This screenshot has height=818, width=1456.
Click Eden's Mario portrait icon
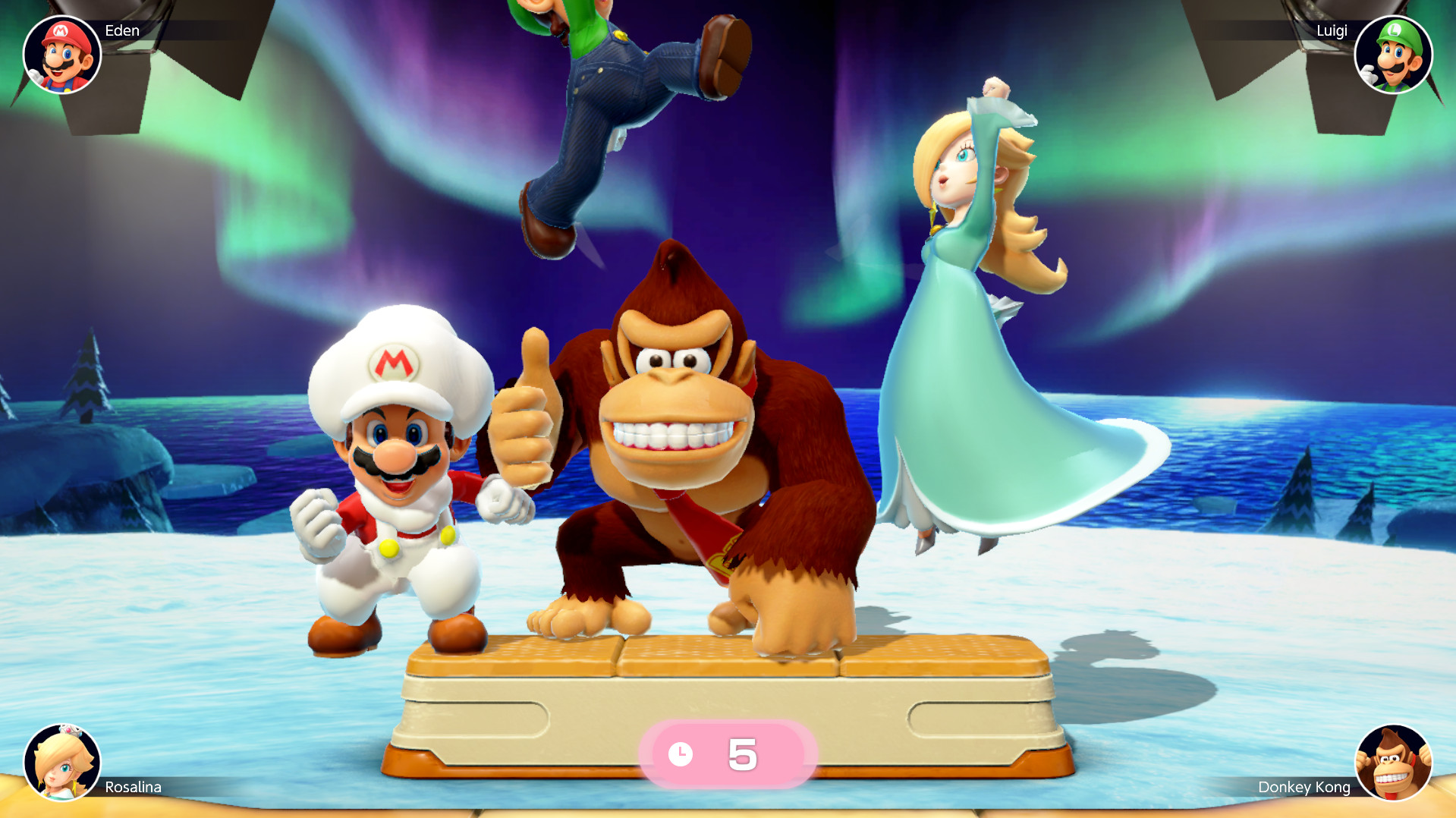coord(62,53)
